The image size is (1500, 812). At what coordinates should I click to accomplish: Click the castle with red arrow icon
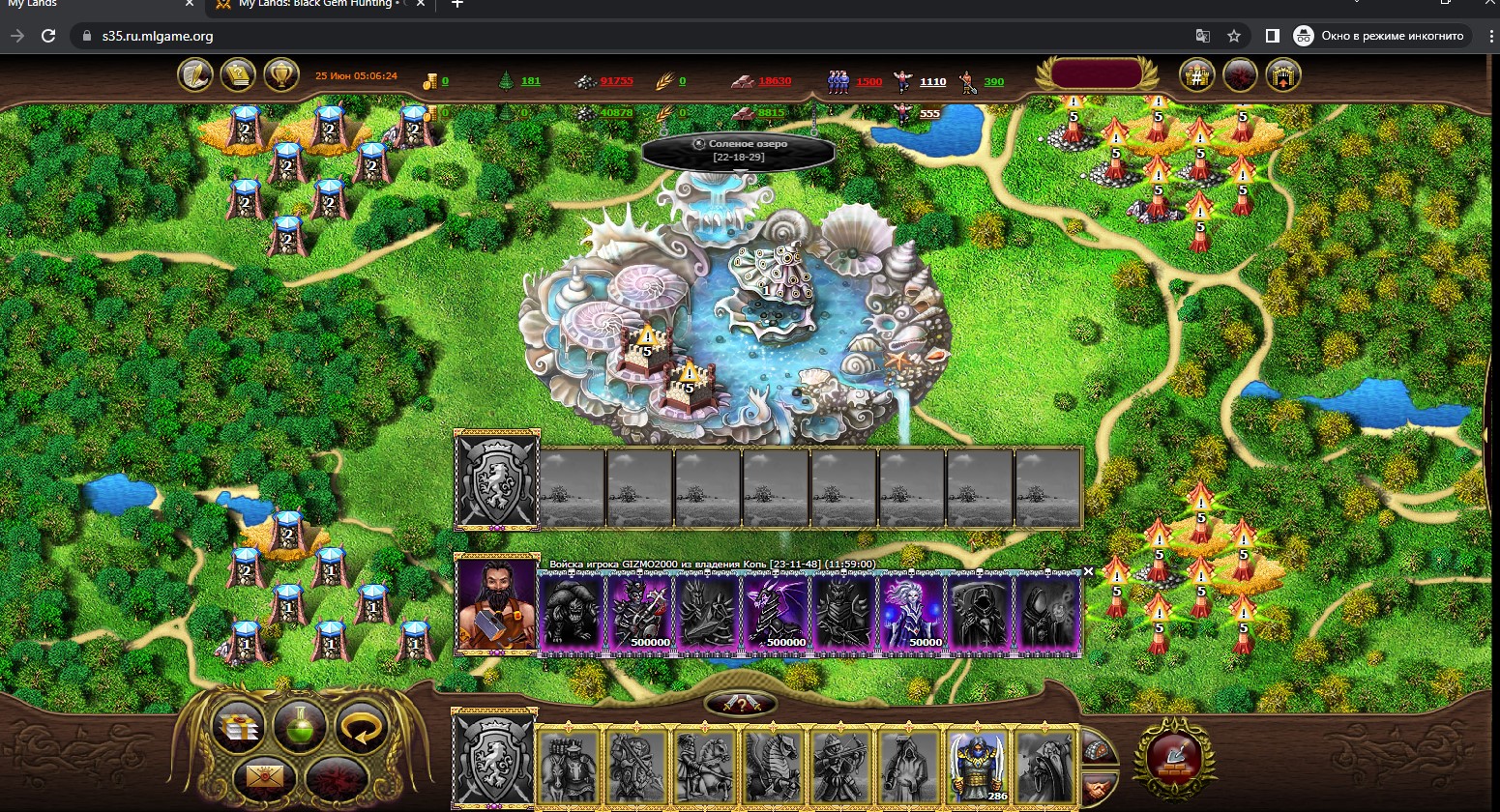pyautogui.click(x=1283, y=74)
